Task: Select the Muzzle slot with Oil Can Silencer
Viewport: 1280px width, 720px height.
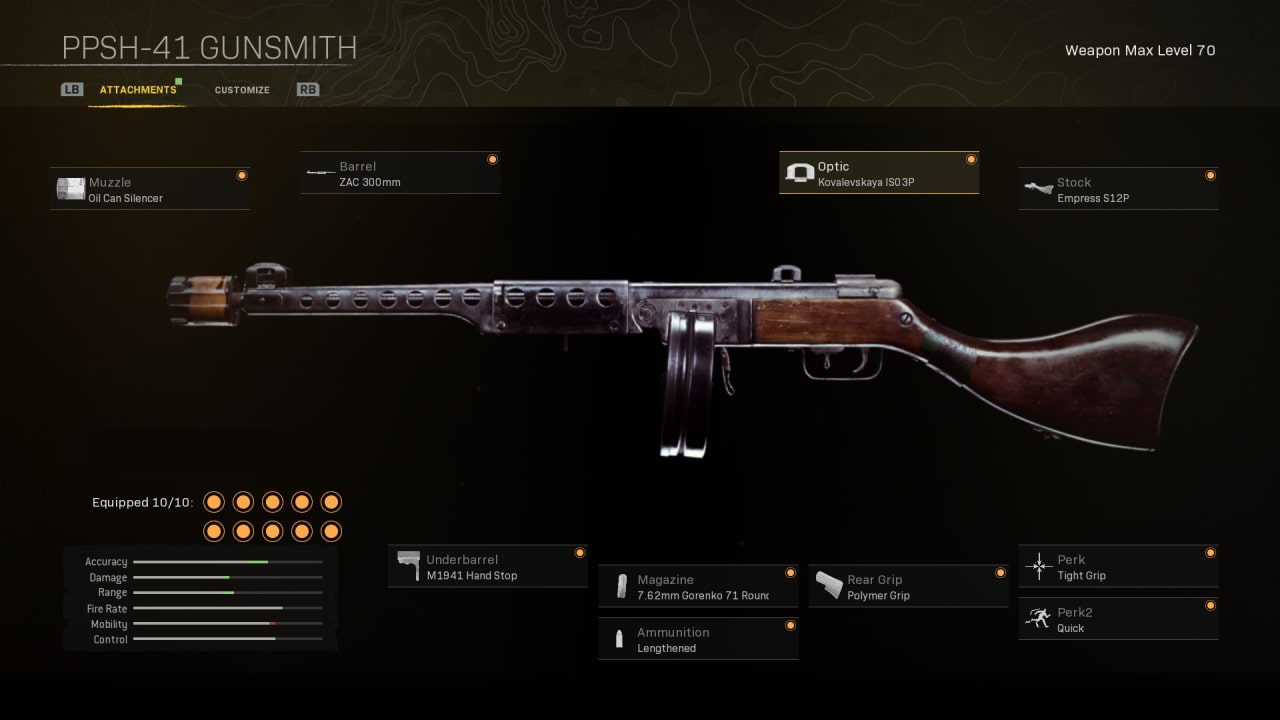Action: point(150,189)
